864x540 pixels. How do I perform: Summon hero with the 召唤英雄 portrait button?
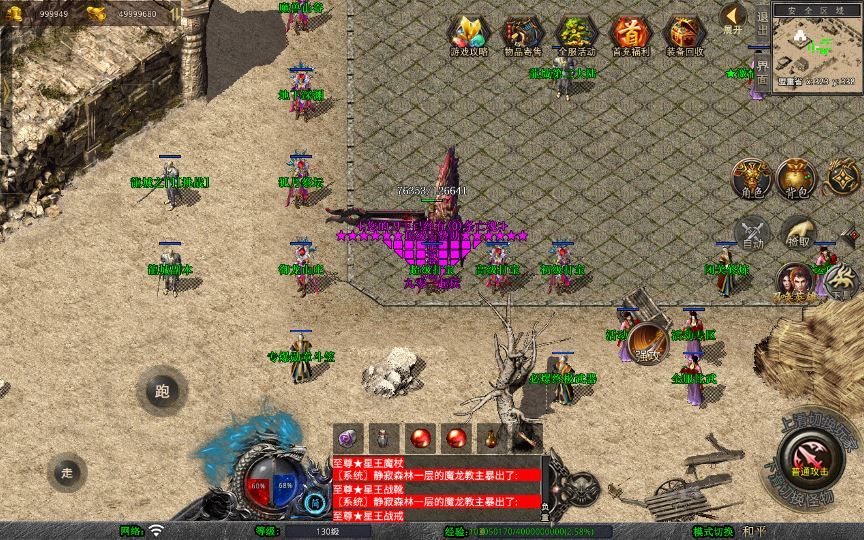tap(796, 283)
